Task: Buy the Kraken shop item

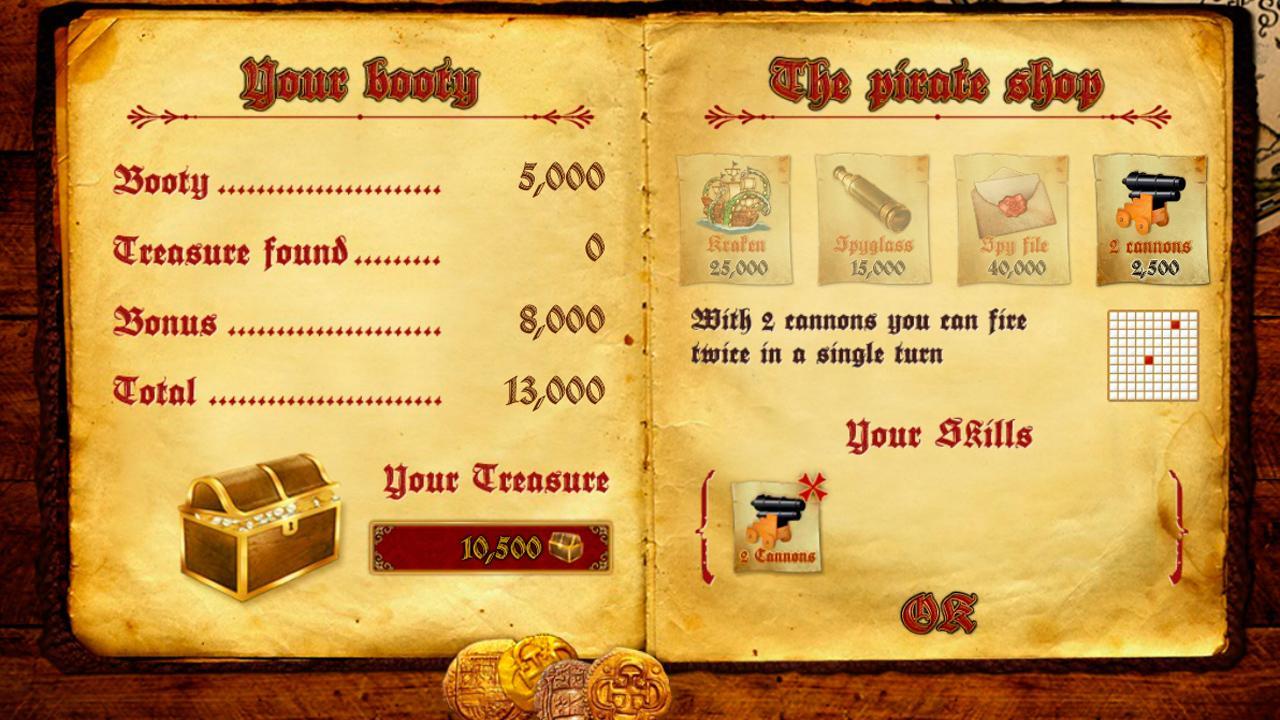Action: point(735,219)
